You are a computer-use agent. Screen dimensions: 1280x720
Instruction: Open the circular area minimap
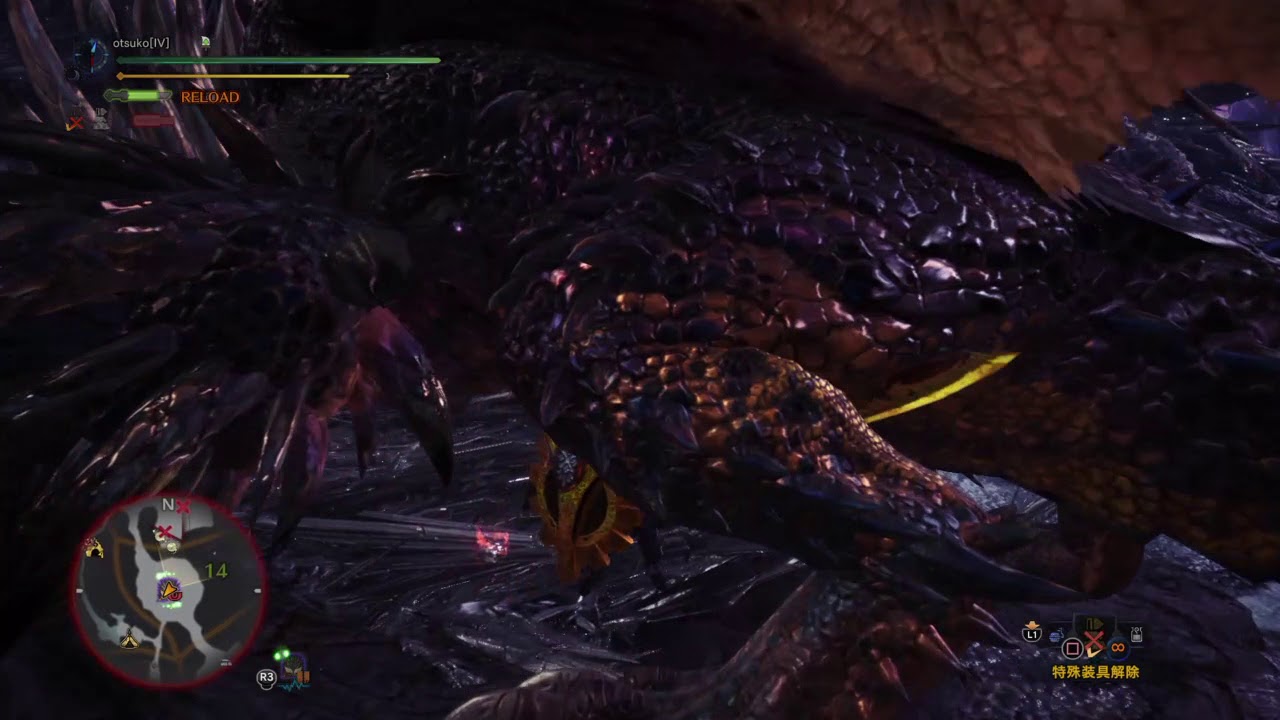coord(168,590)
